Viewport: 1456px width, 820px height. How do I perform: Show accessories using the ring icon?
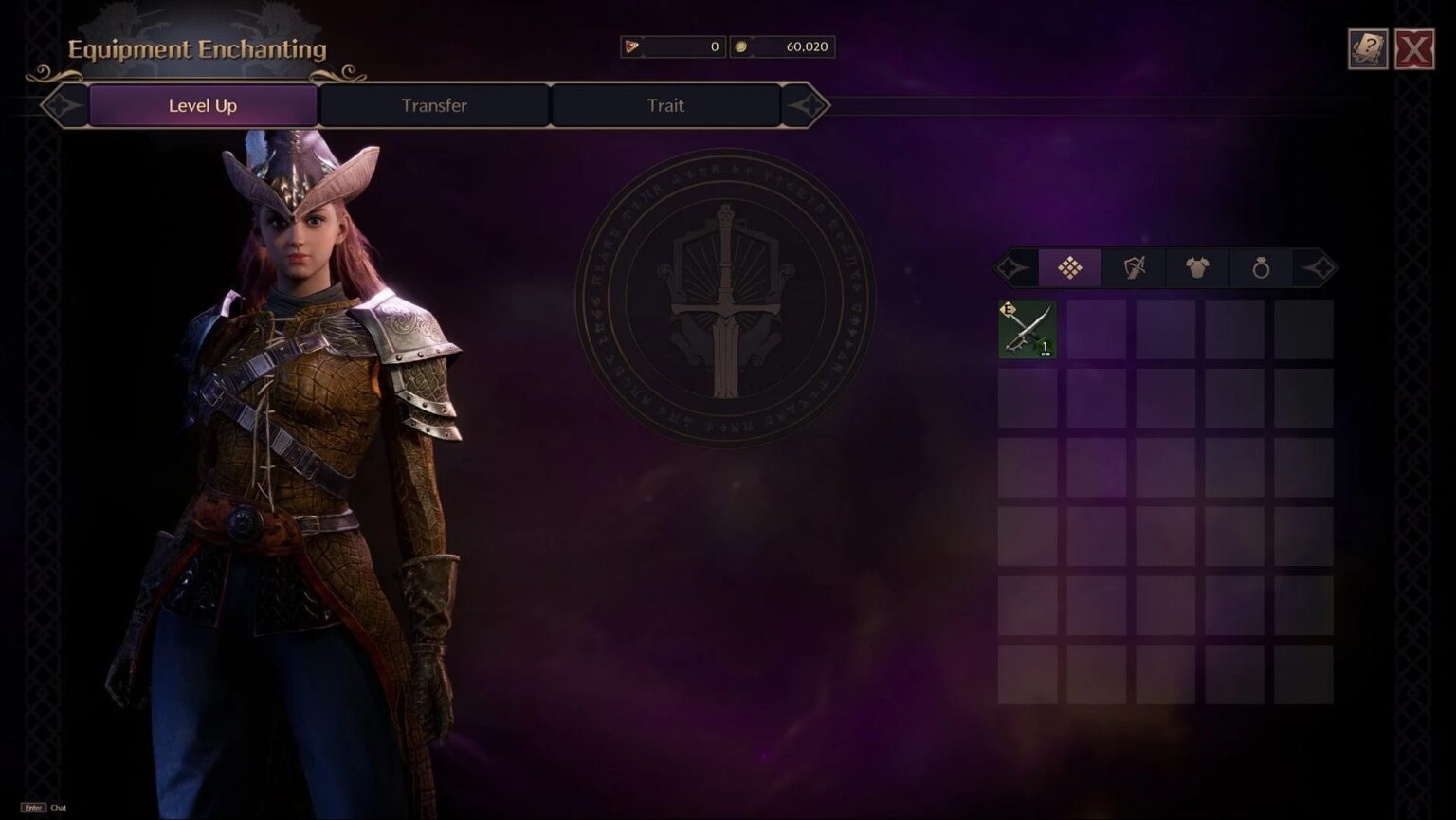click(1260, 267)
